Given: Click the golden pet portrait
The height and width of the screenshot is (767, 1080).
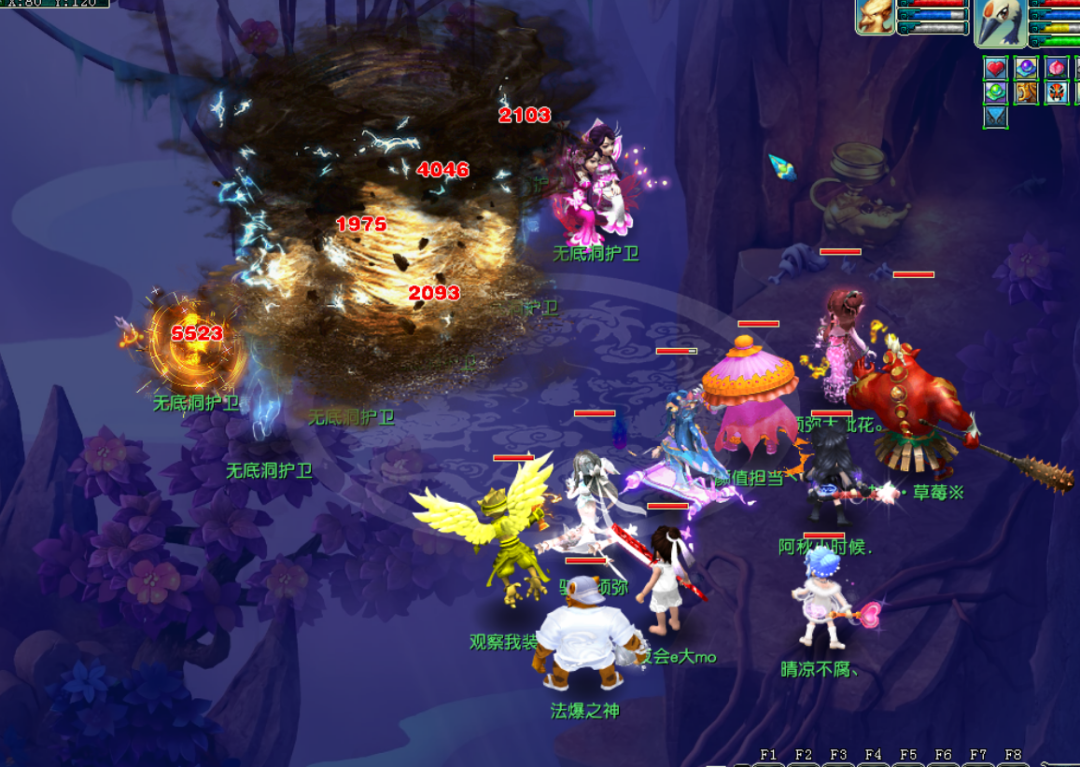Looking at the screenshot, I should (874, 17).
